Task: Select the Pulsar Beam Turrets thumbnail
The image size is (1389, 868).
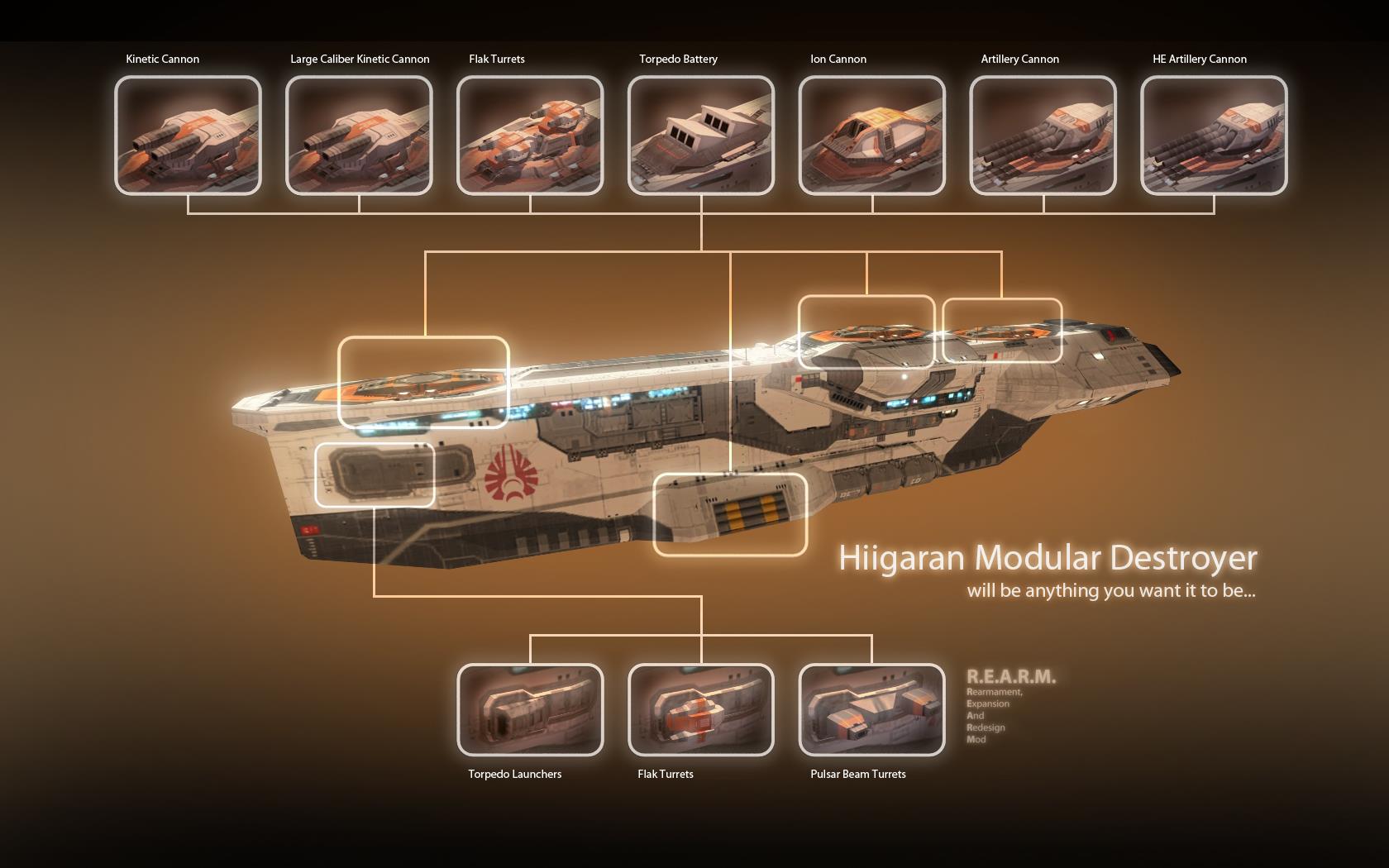Action: coord(871,709)
